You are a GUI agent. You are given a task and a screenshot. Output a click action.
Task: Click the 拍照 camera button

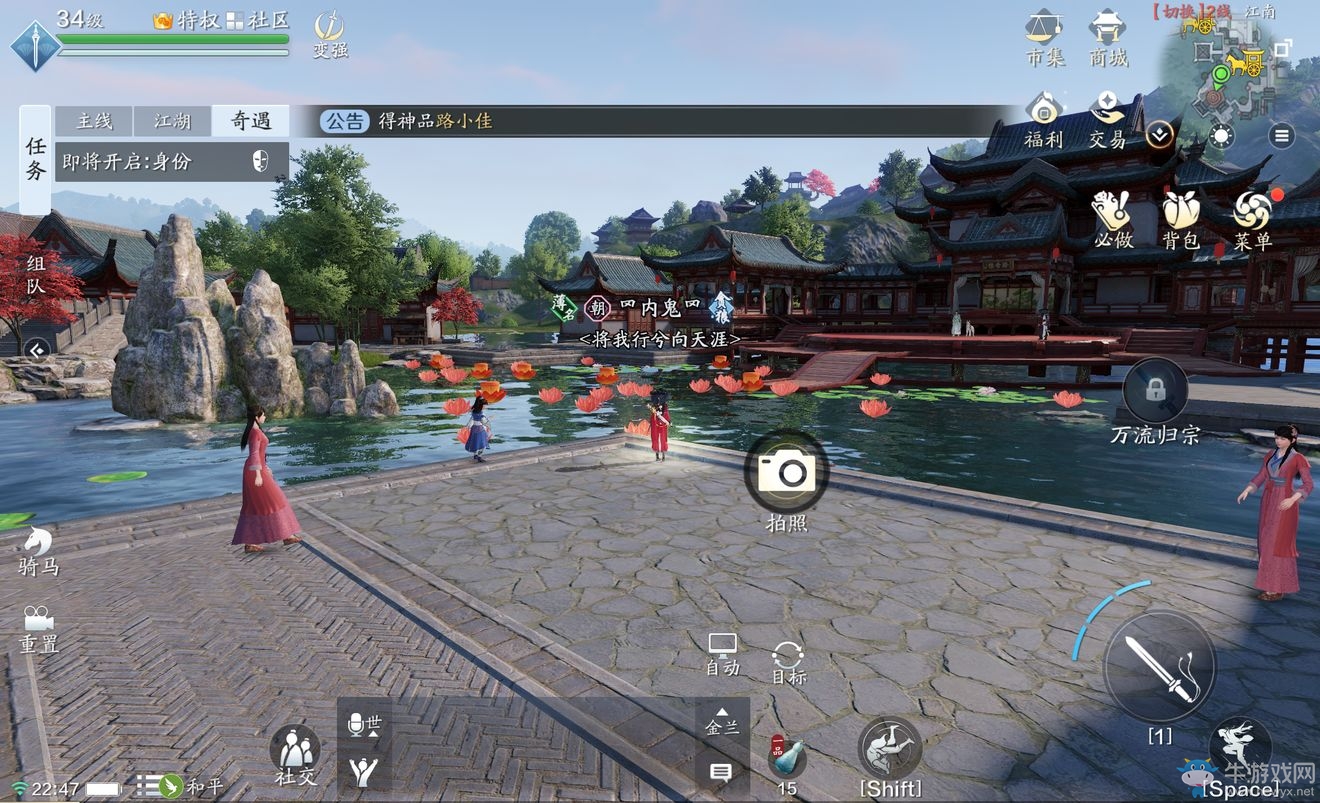point(786,472)
